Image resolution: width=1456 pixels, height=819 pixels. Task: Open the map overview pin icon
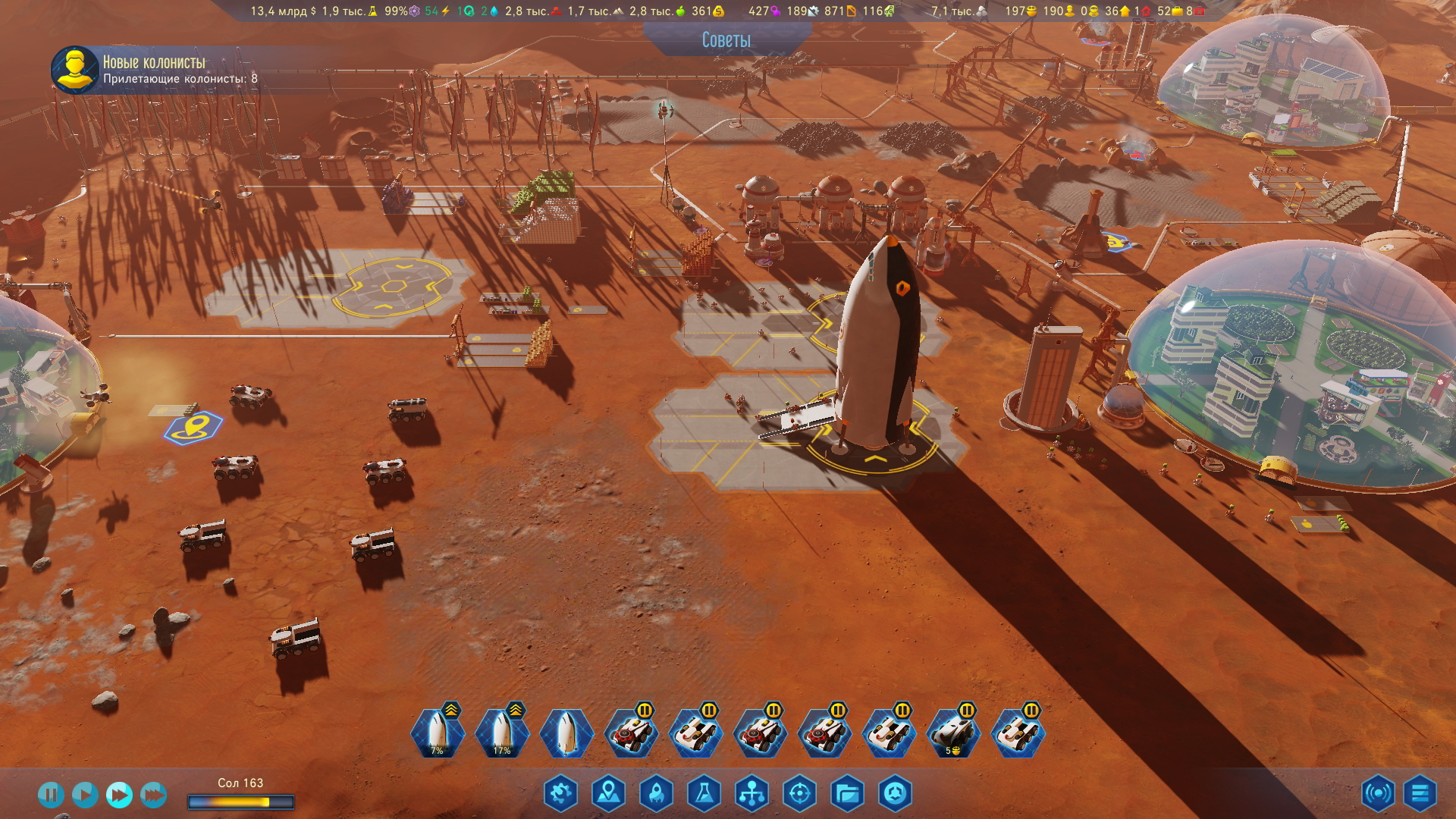608,794
